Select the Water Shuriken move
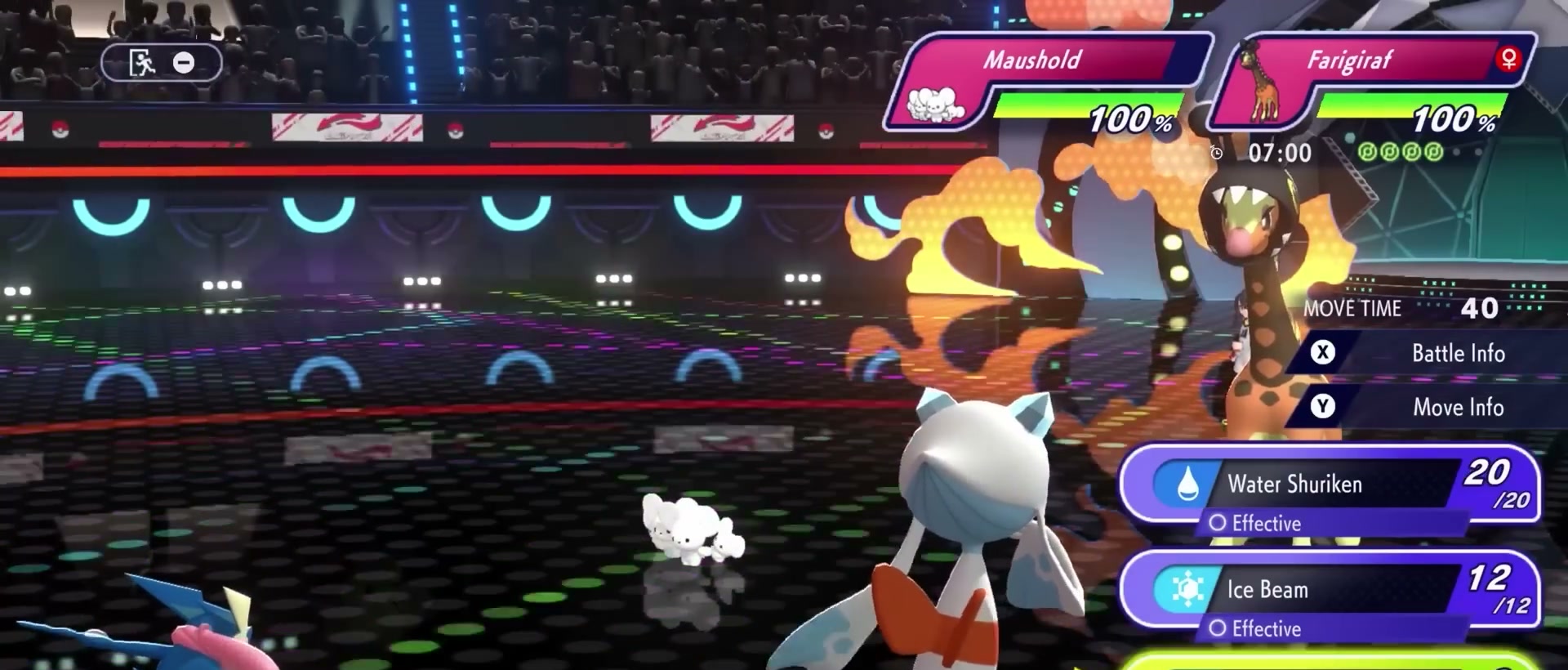 (x=1327, y=485)
